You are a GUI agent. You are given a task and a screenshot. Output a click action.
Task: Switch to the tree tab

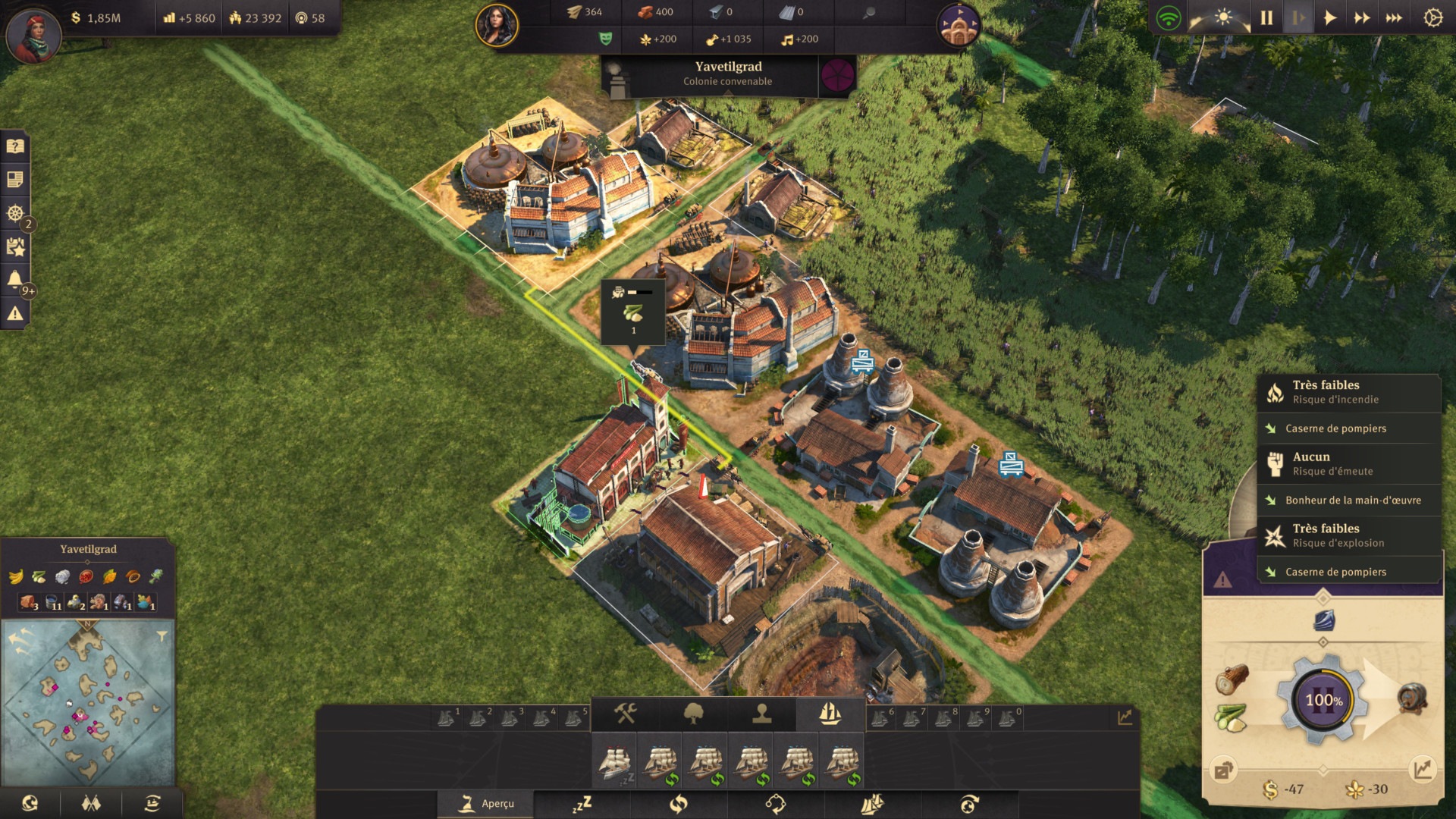coord(693,714)
